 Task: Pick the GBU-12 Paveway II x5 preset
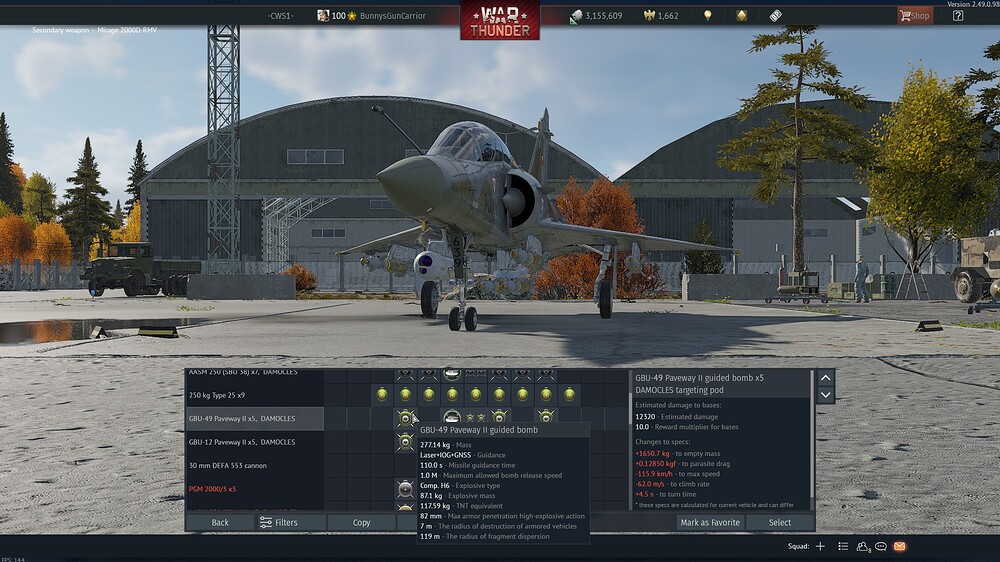coord(252,442)
